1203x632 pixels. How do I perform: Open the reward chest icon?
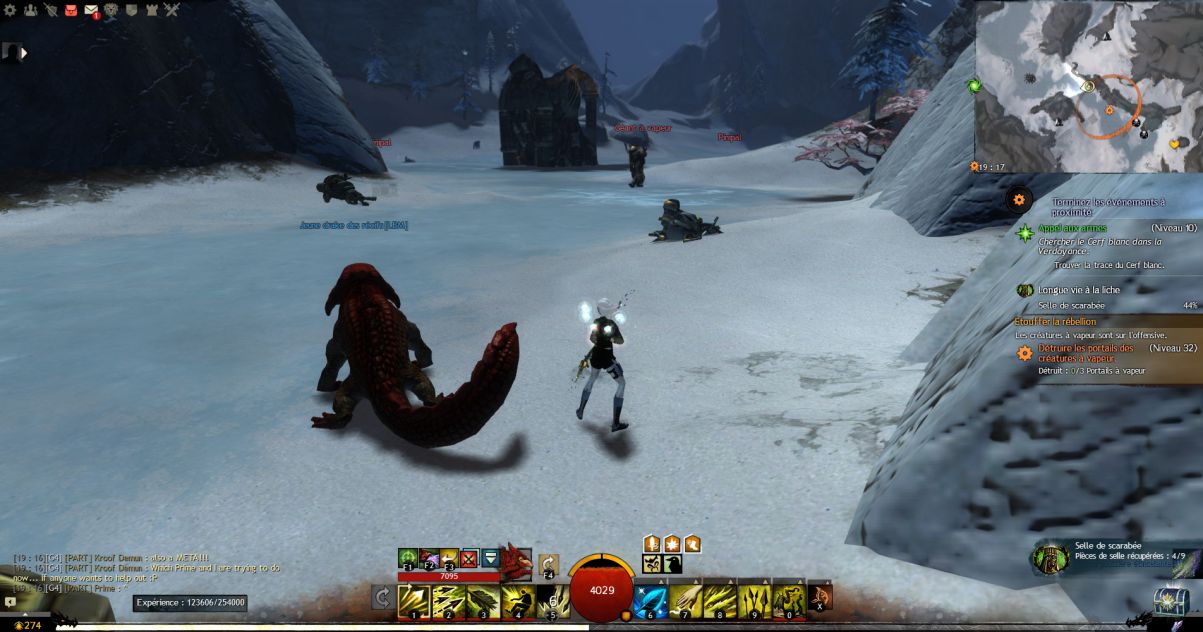click(1169, 600)
